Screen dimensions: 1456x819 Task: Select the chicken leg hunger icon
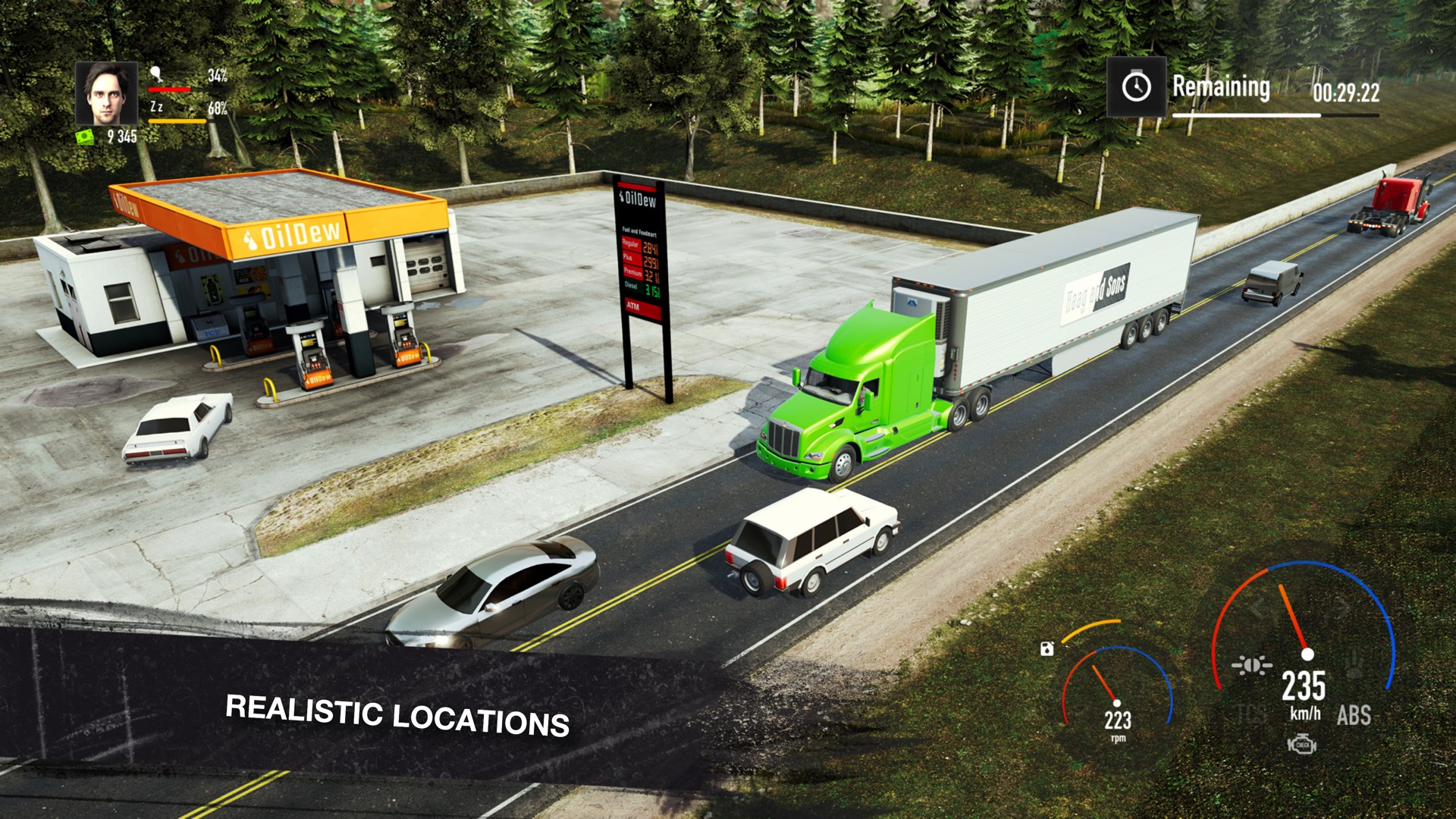point(156,74)
